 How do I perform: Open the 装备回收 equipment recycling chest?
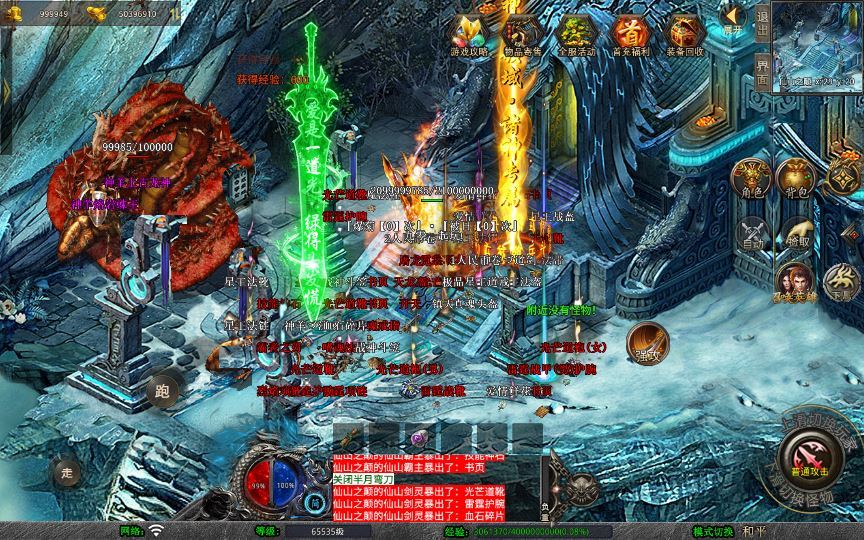click(x=685, y=32)
